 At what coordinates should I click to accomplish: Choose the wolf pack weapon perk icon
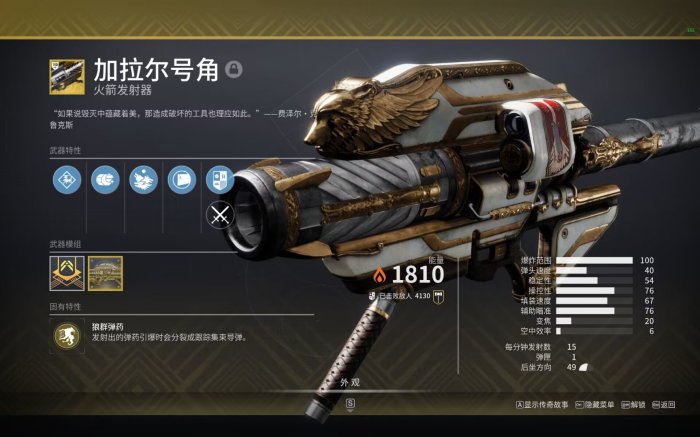[x=144, y=180]
